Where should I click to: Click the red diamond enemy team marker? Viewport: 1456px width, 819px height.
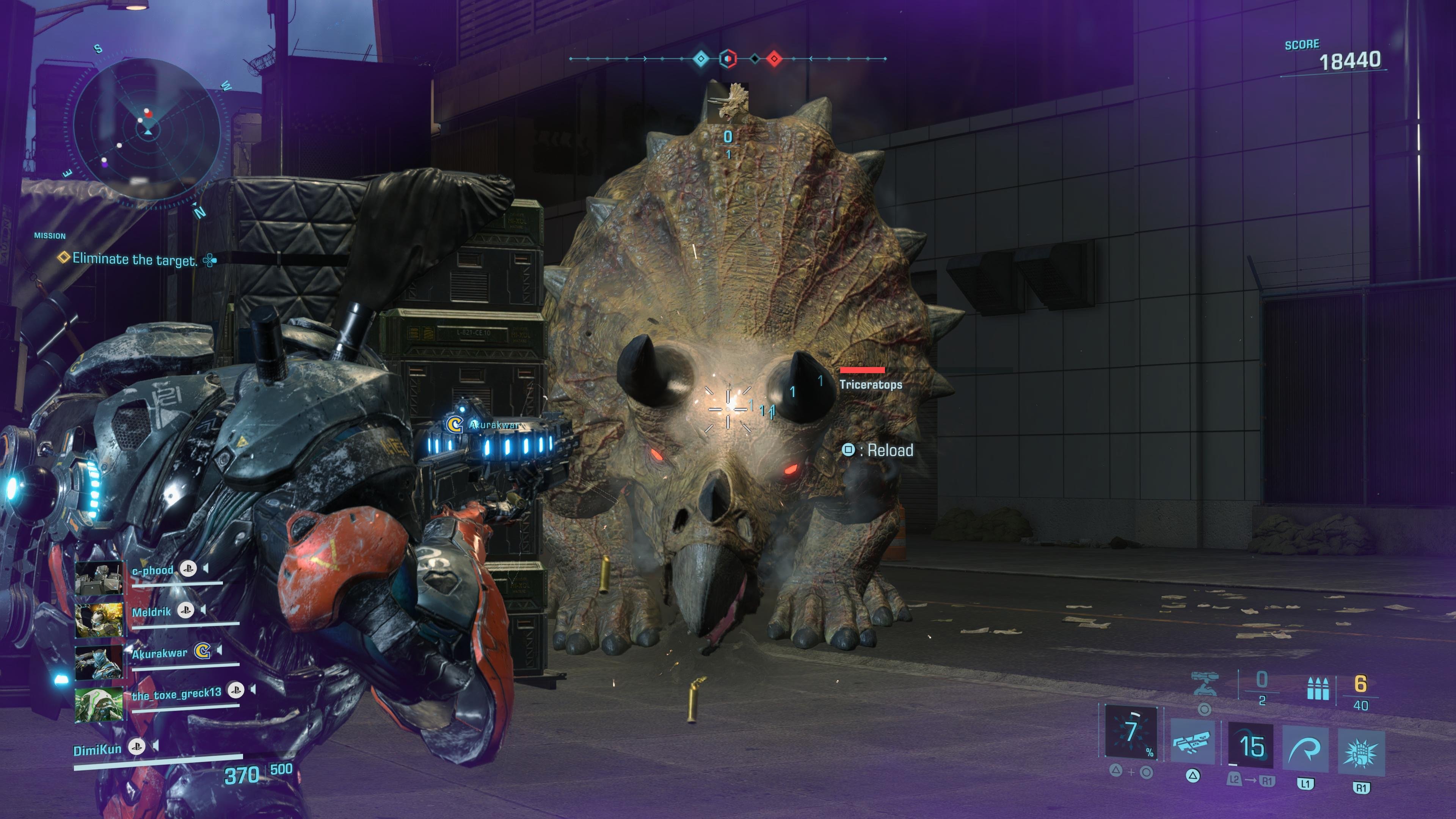point(774,58)
